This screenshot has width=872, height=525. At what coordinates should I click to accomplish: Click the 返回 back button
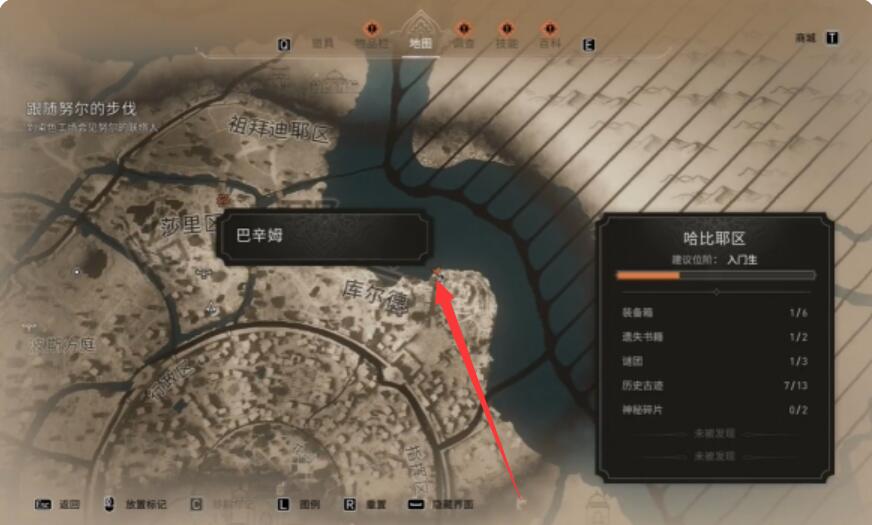tap(69, 504)
